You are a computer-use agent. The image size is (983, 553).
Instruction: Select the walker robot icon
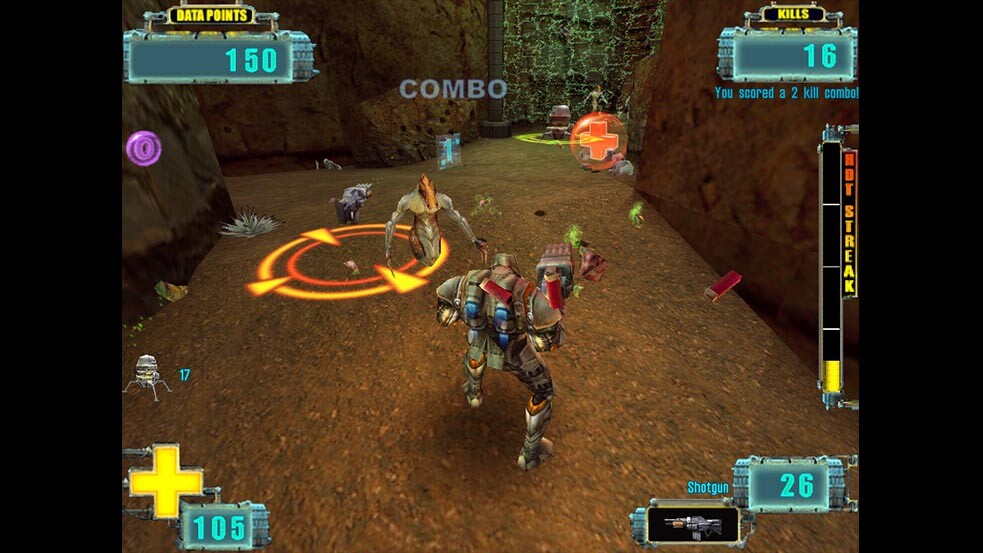click(x=147, y=374)
